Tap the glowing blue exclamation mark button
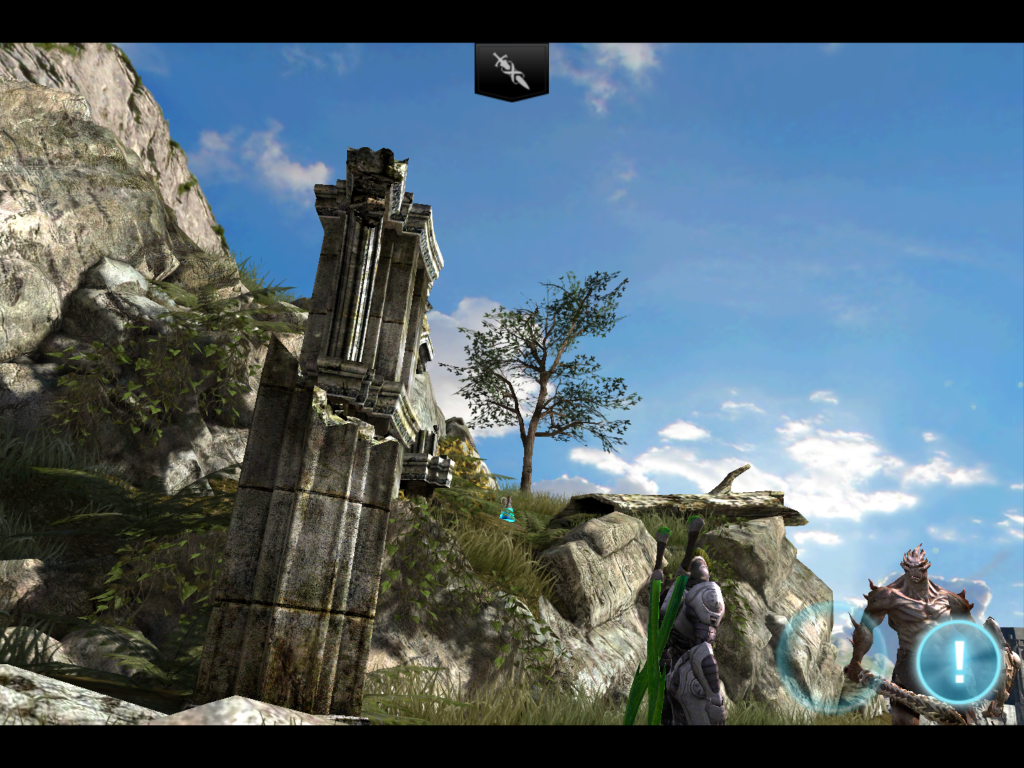 coord(959,661)
